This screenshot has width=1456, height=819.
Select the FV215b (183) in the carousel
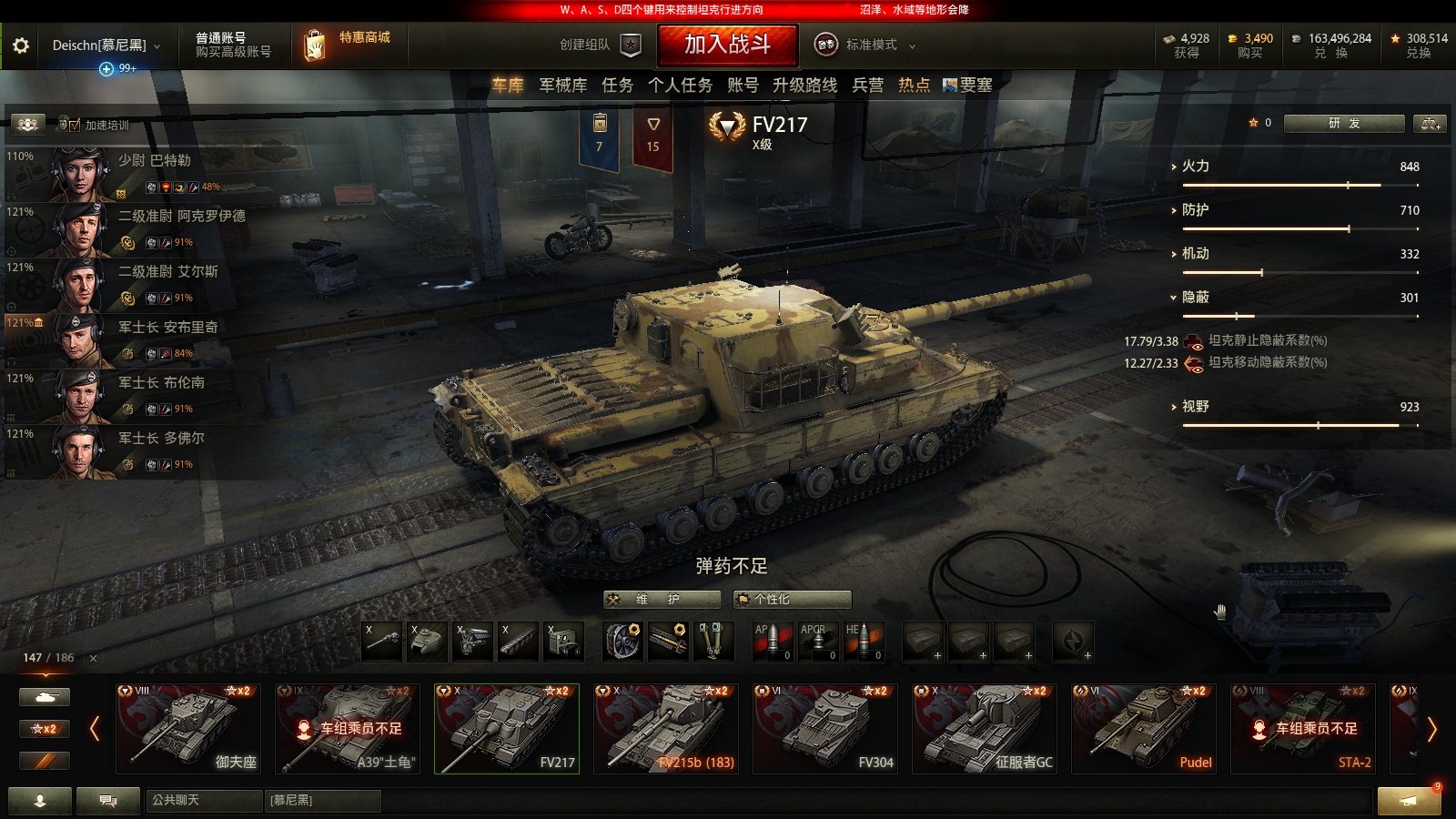666,728
